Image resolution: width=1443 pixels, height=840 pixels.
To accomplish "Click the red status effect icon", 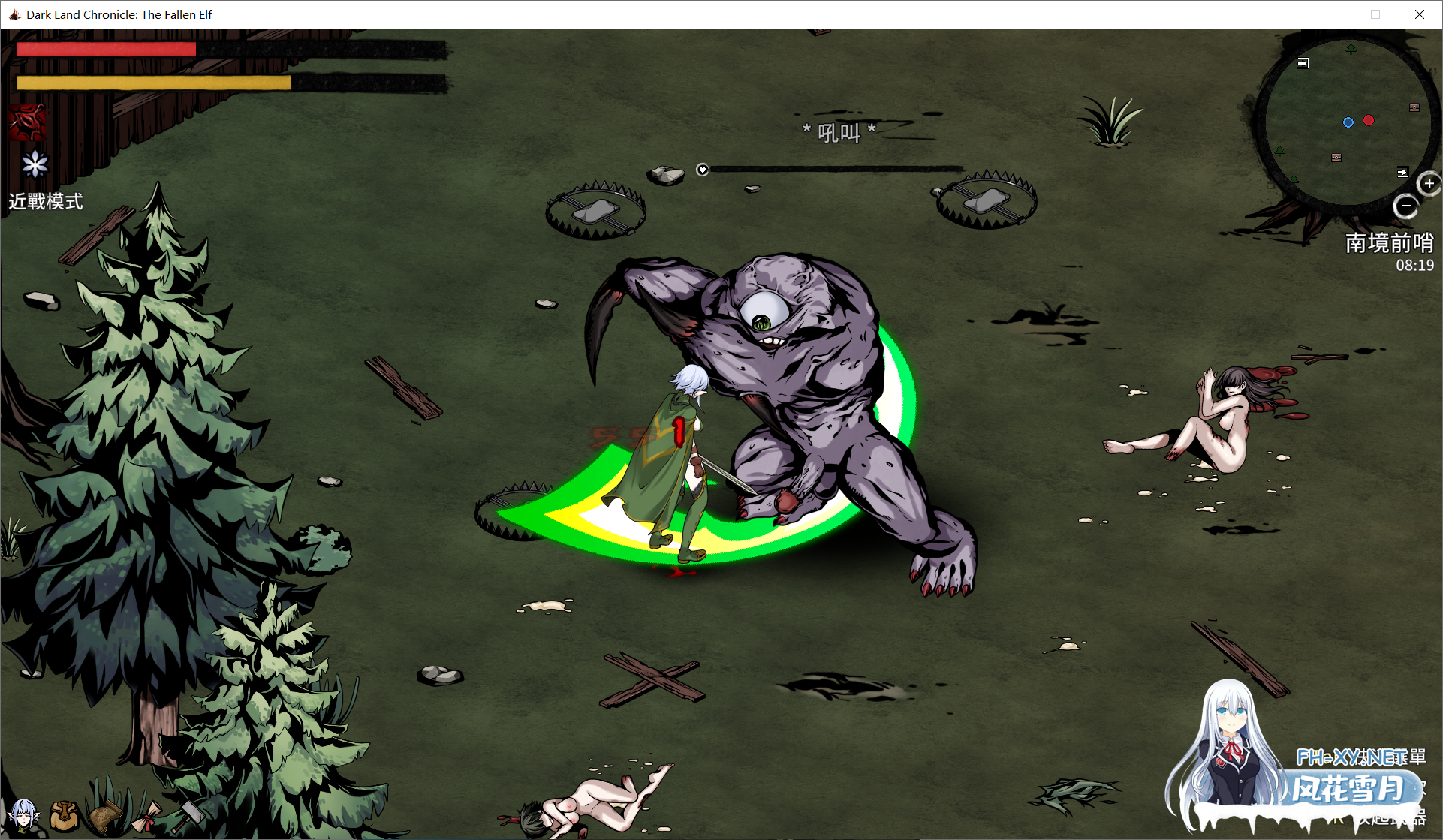I will (x=28, y=122).
